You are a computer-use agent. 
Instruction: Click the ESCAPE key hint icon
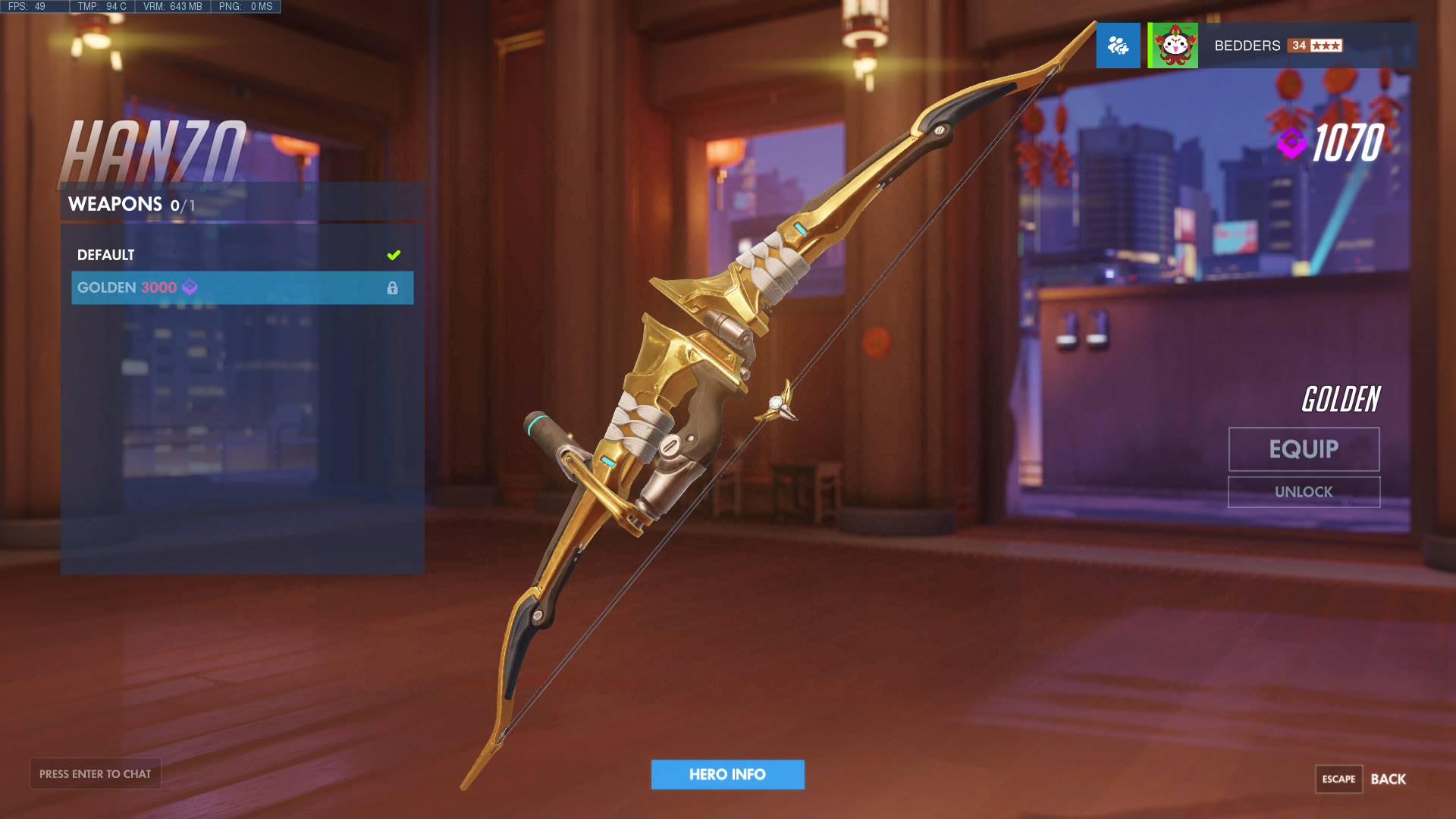pos(1339,779)
